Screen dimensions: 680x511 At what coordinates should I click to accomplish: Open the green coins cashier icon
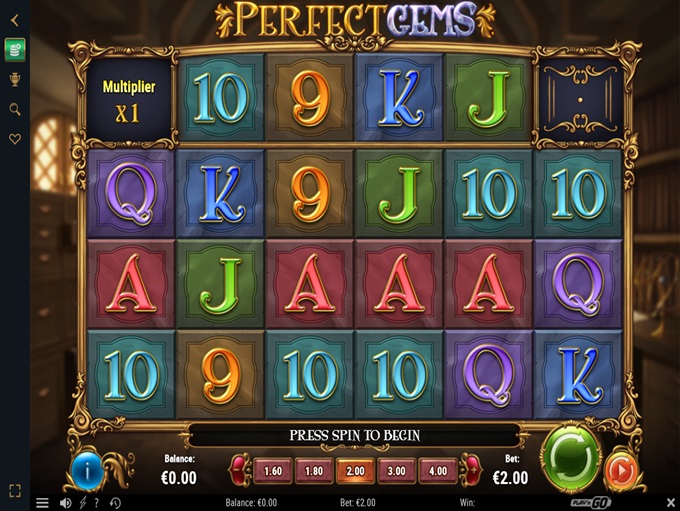click(15, 48)
